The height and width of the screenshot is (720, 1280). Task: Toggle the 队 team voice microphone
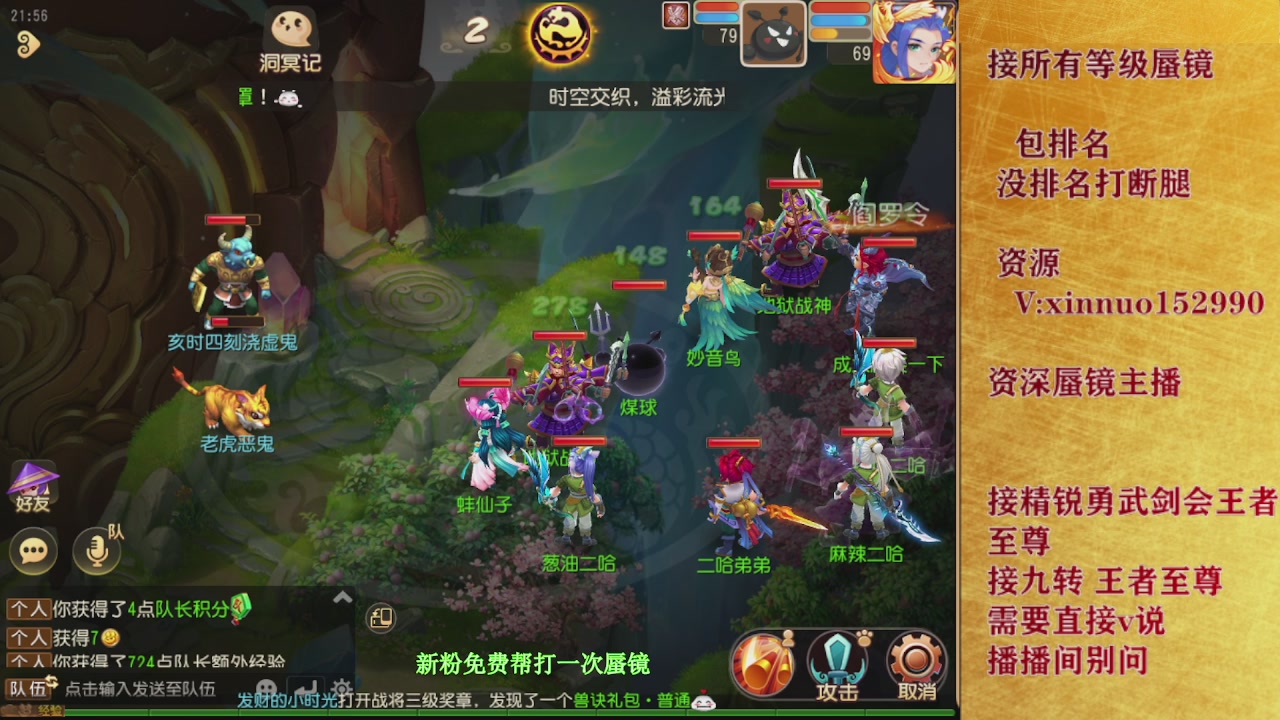pyautogui.click(x=97, y=551)
